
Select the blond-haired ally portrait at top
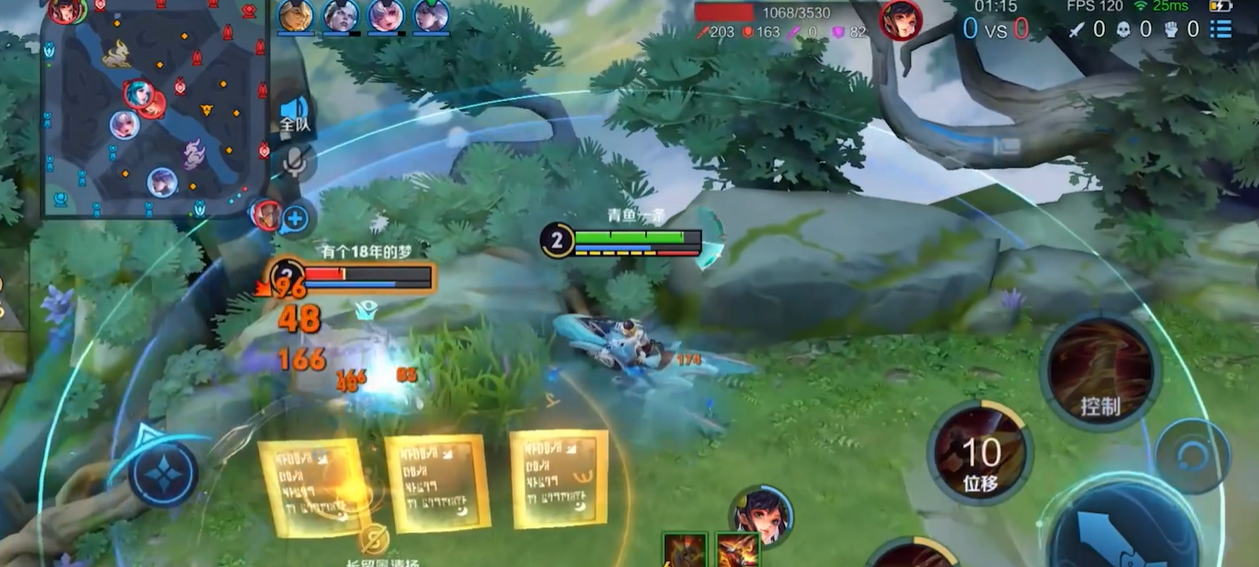coord(295,16)
